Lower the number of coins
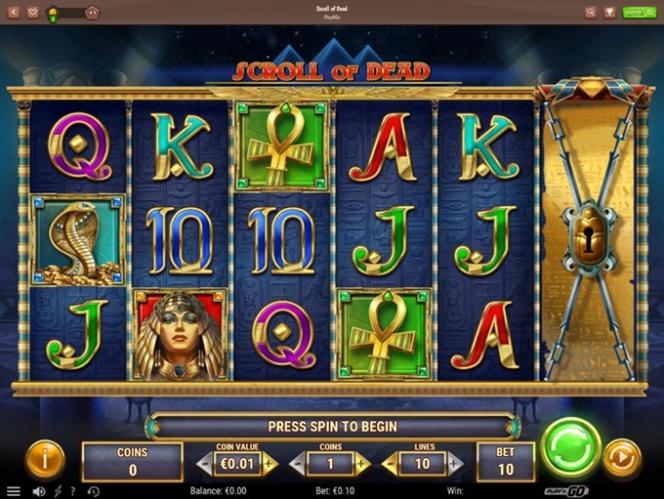Image resolution: width=664 pixels, height=499 pixels. point(296,464)
